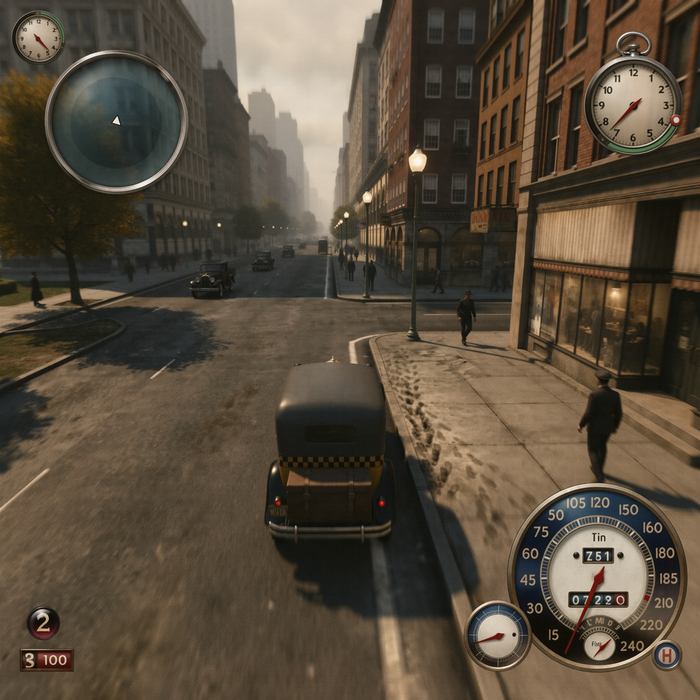Click the circular minimap radar

(116, 121)
